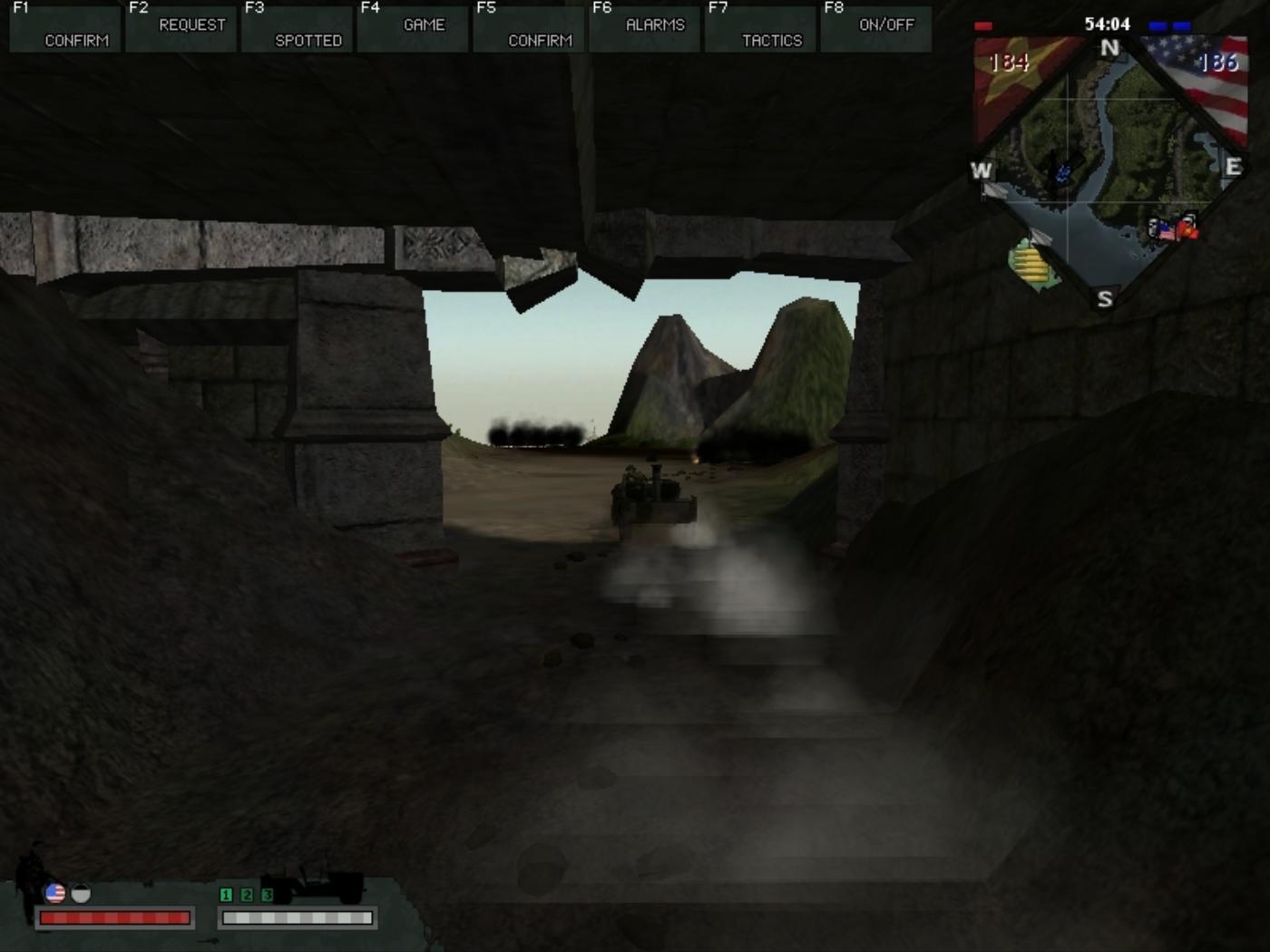Screen dimensions: 1270x952
Task: Click the US and Vietnam flag marker on minimap
Action: coord(1174,228)
